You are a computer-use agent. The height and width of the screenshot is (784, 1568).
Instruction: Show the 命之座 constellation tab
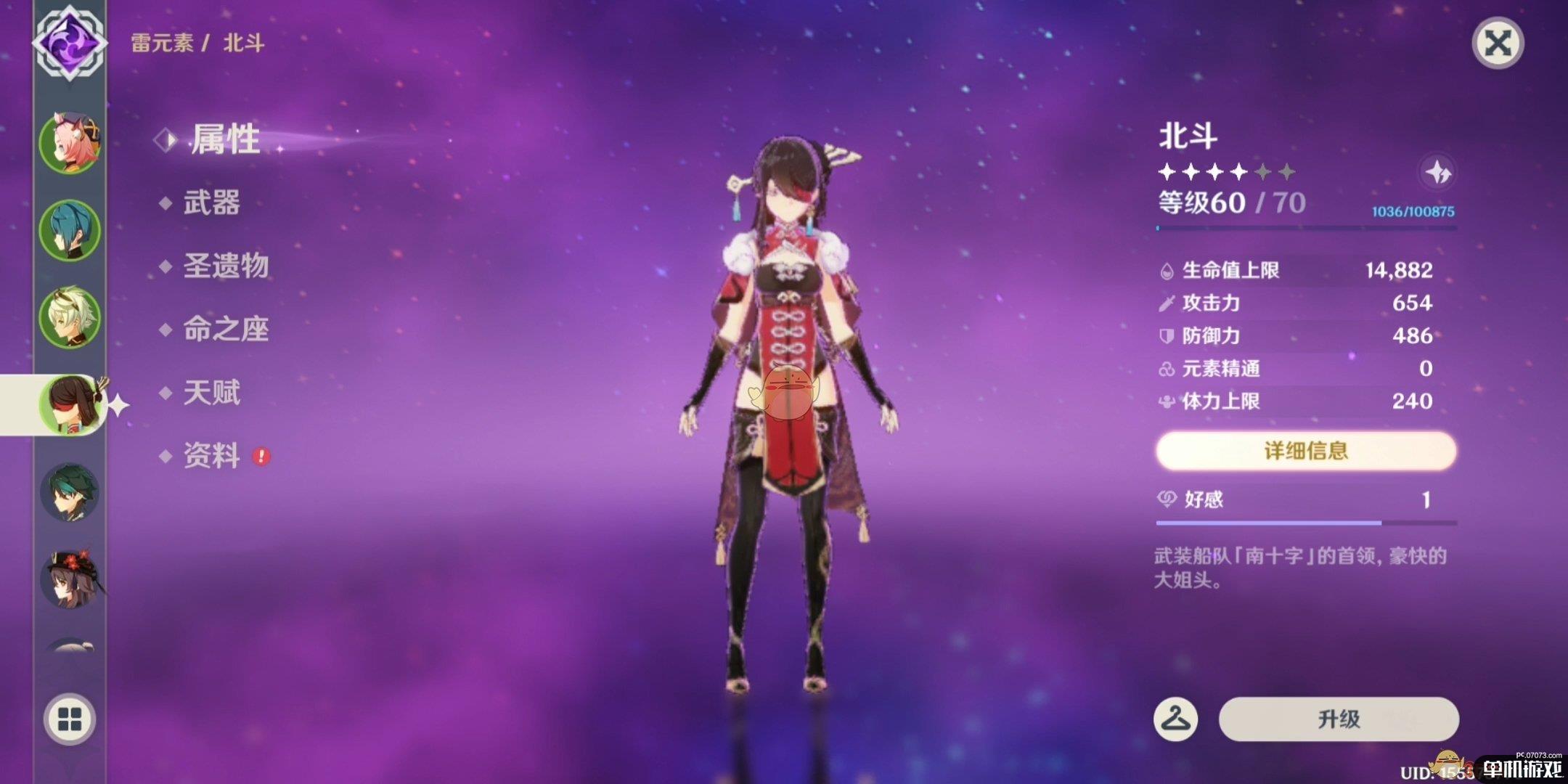click(226, 330)
